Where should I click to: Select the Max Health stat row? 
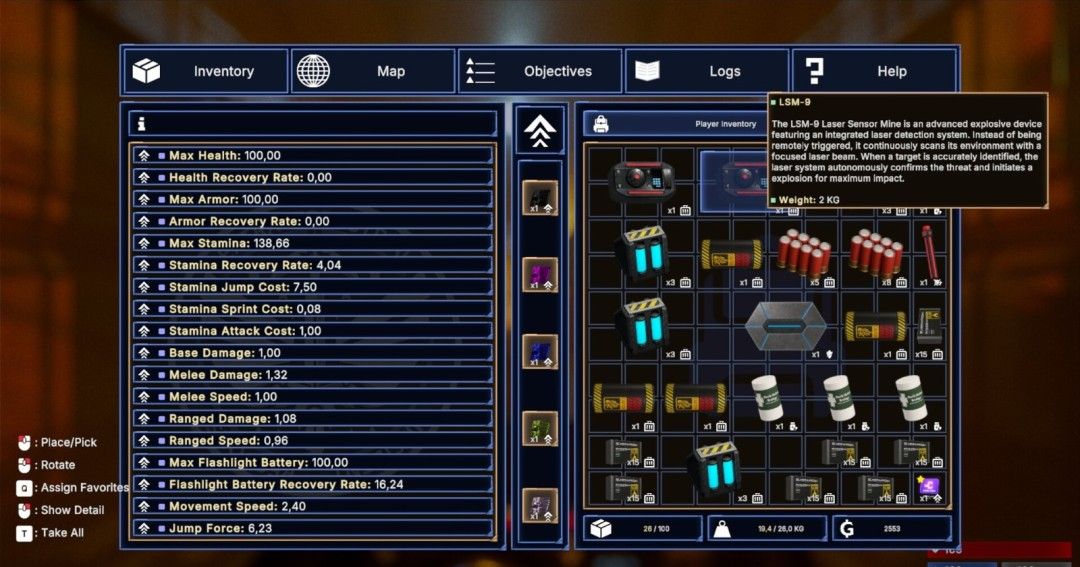[312, 156]
